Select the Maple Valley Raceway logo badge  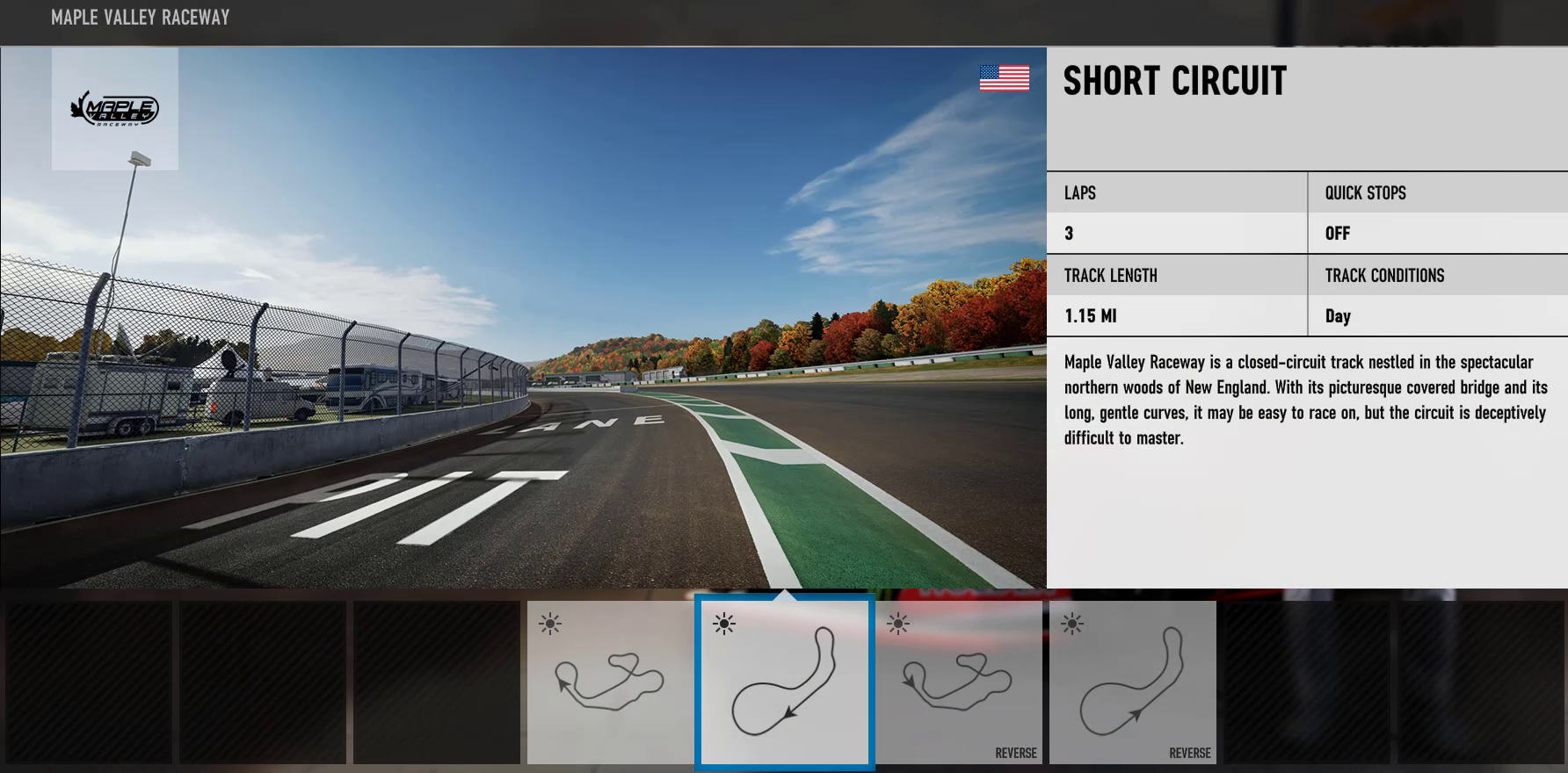[115, 108]
